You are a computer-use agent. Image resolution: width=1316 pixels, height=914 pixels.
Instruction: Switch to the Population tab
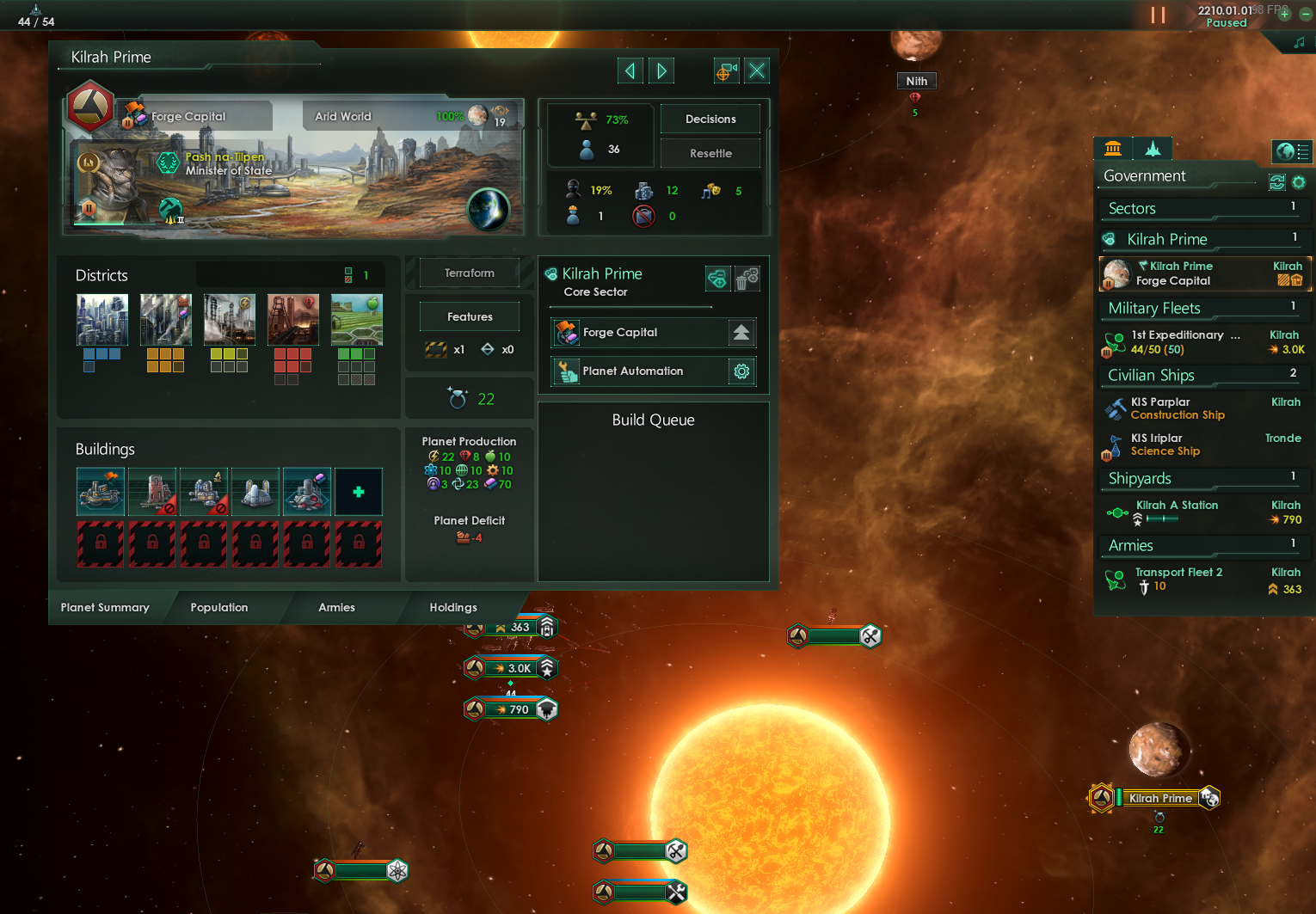click(219, 607)
